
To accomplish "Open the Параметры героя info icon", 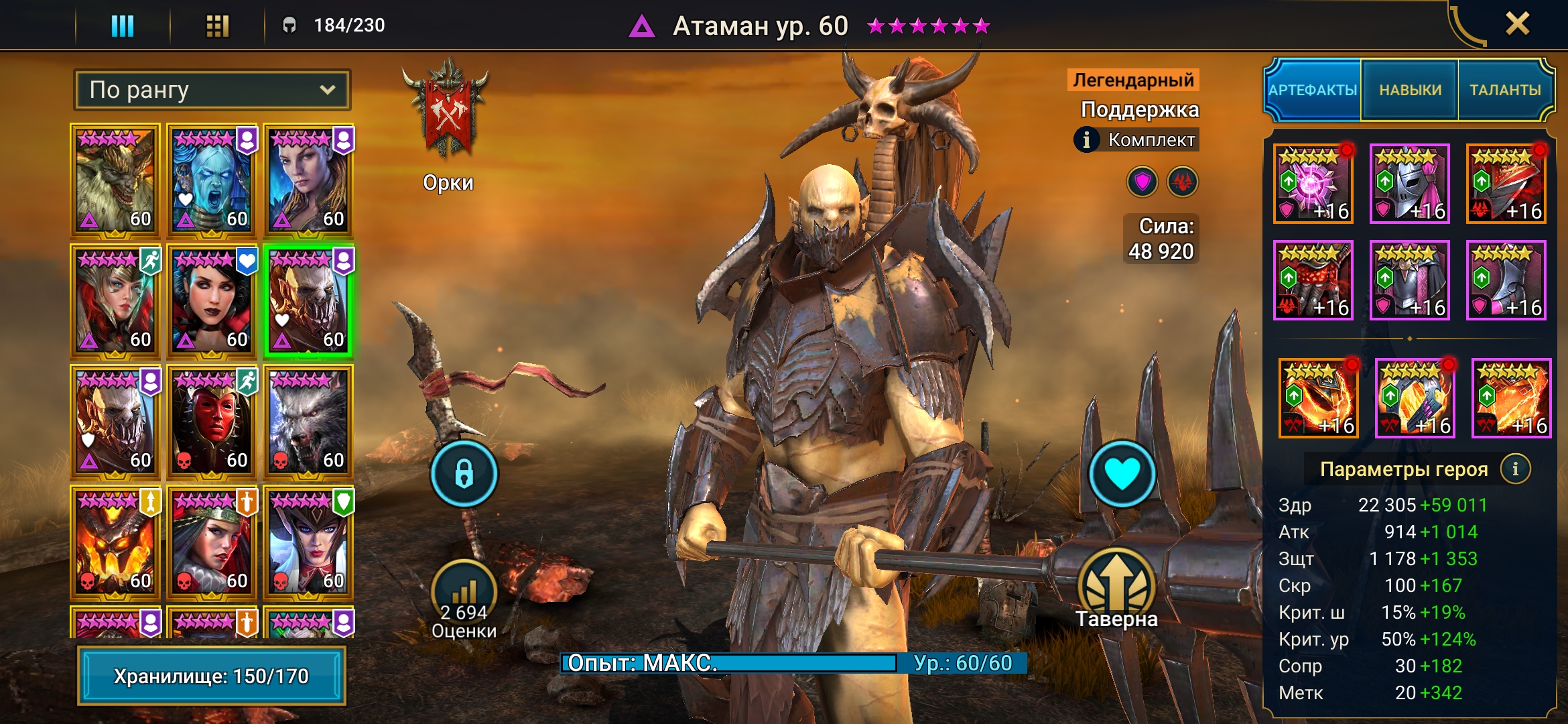I will (x=1515, y=469).
